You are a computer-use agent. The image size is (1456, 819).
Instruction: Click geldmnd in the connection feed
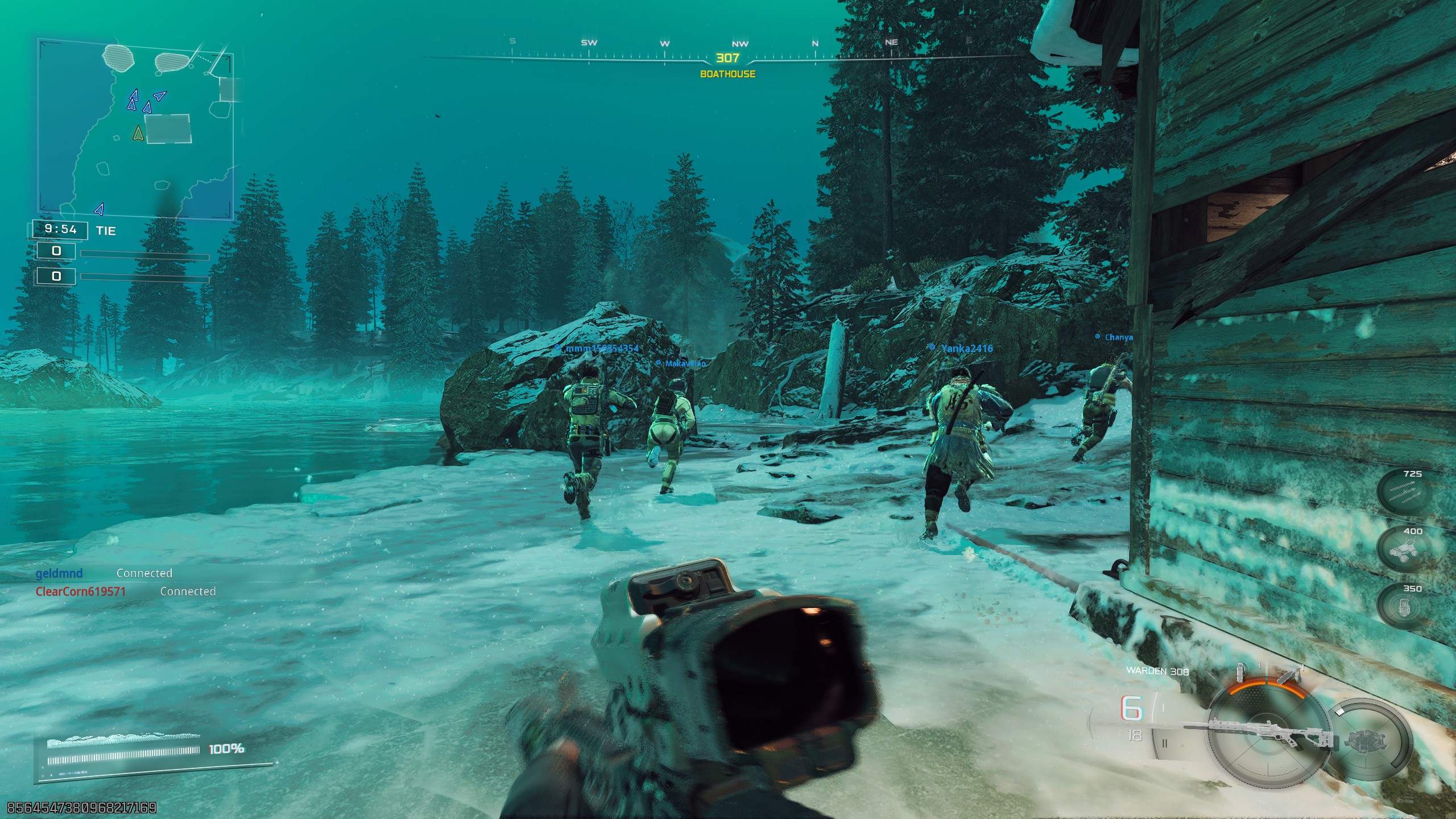pyautogui.click(x=59, y=573)
